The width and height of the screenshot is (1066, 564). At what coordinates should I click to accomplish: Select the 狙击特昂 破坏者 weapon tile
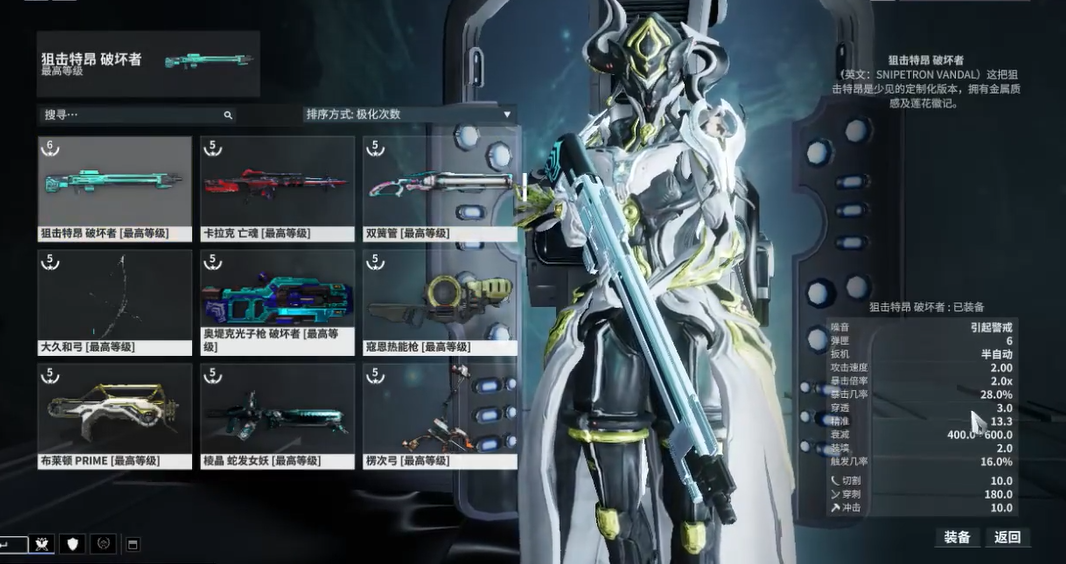115,189
